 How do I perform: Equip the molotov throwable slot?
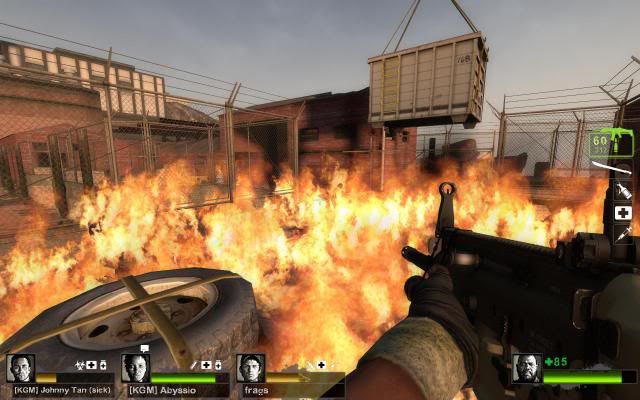622,189
